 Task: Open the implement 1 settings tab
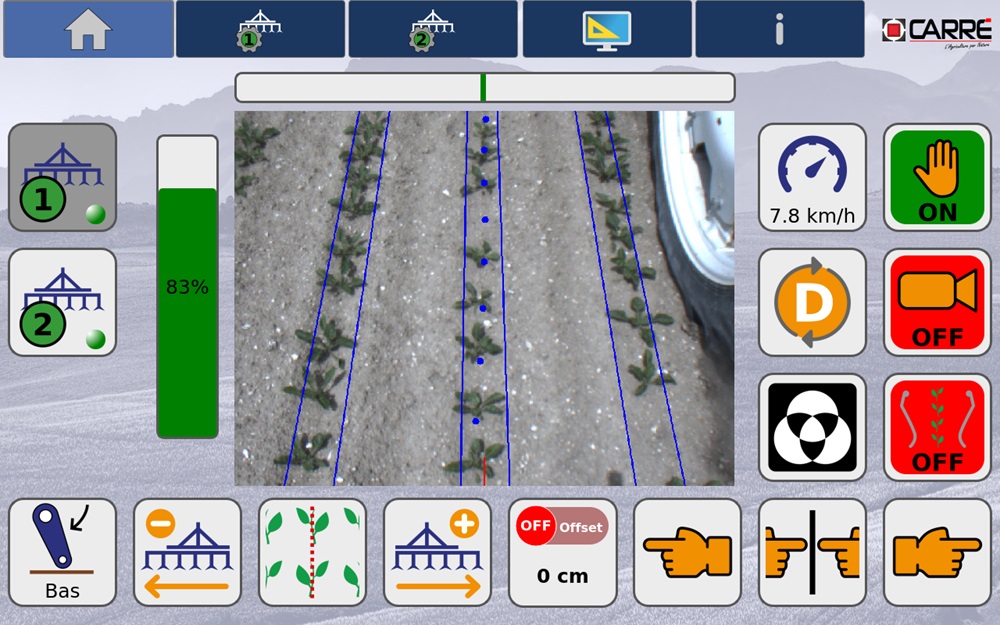tap(260, 29)
